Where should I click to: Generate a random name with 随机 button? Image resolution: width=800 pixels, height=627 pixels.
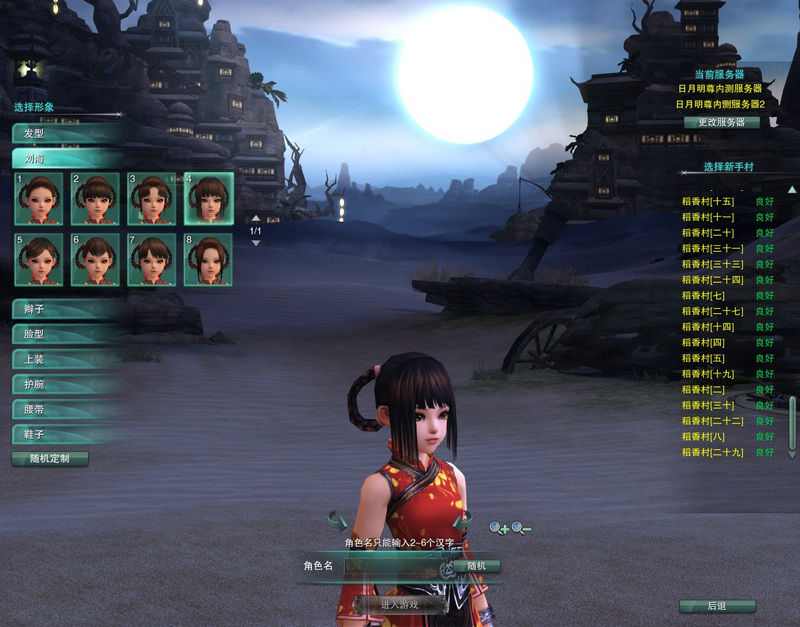(476, 566)
